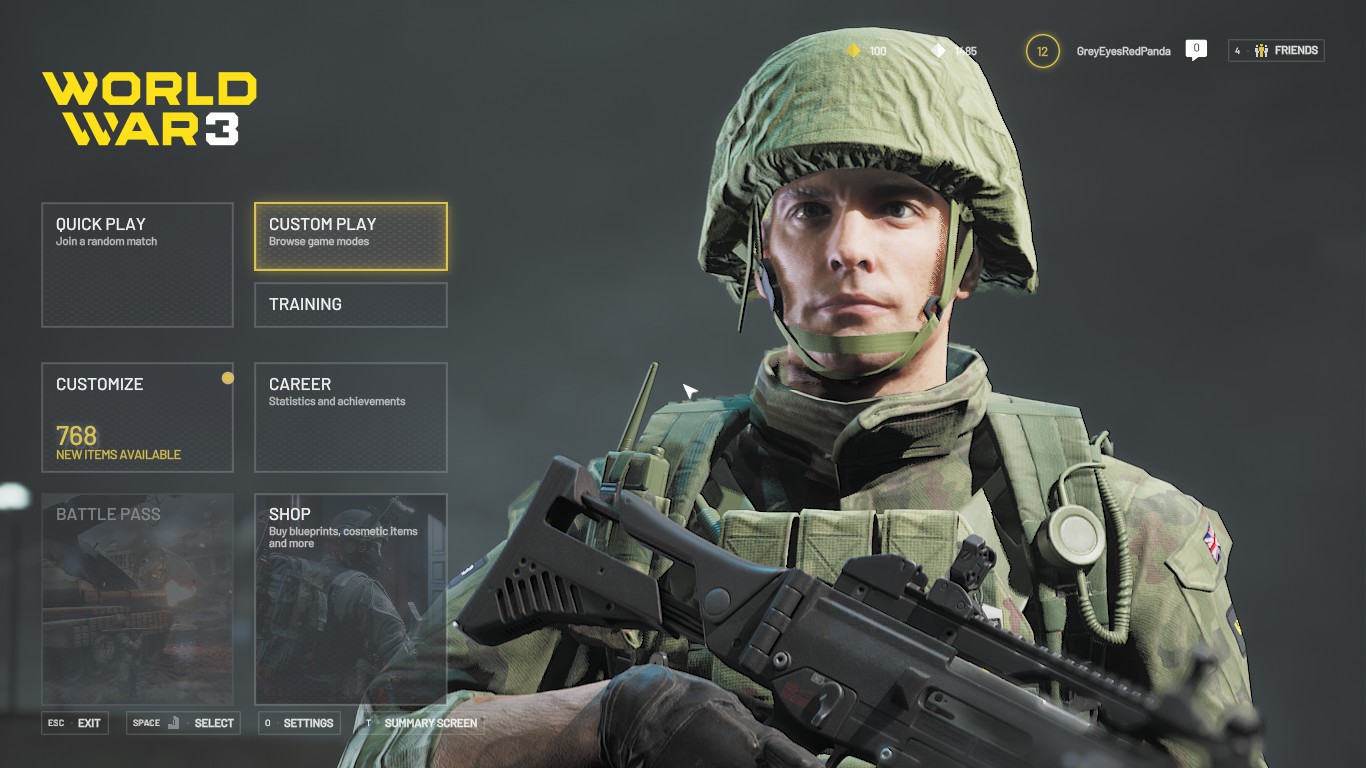The height and width of the screenshot is (768, 1366).
Task: Open the level 12 badge circle
Action: click(x=1041, y=50)
